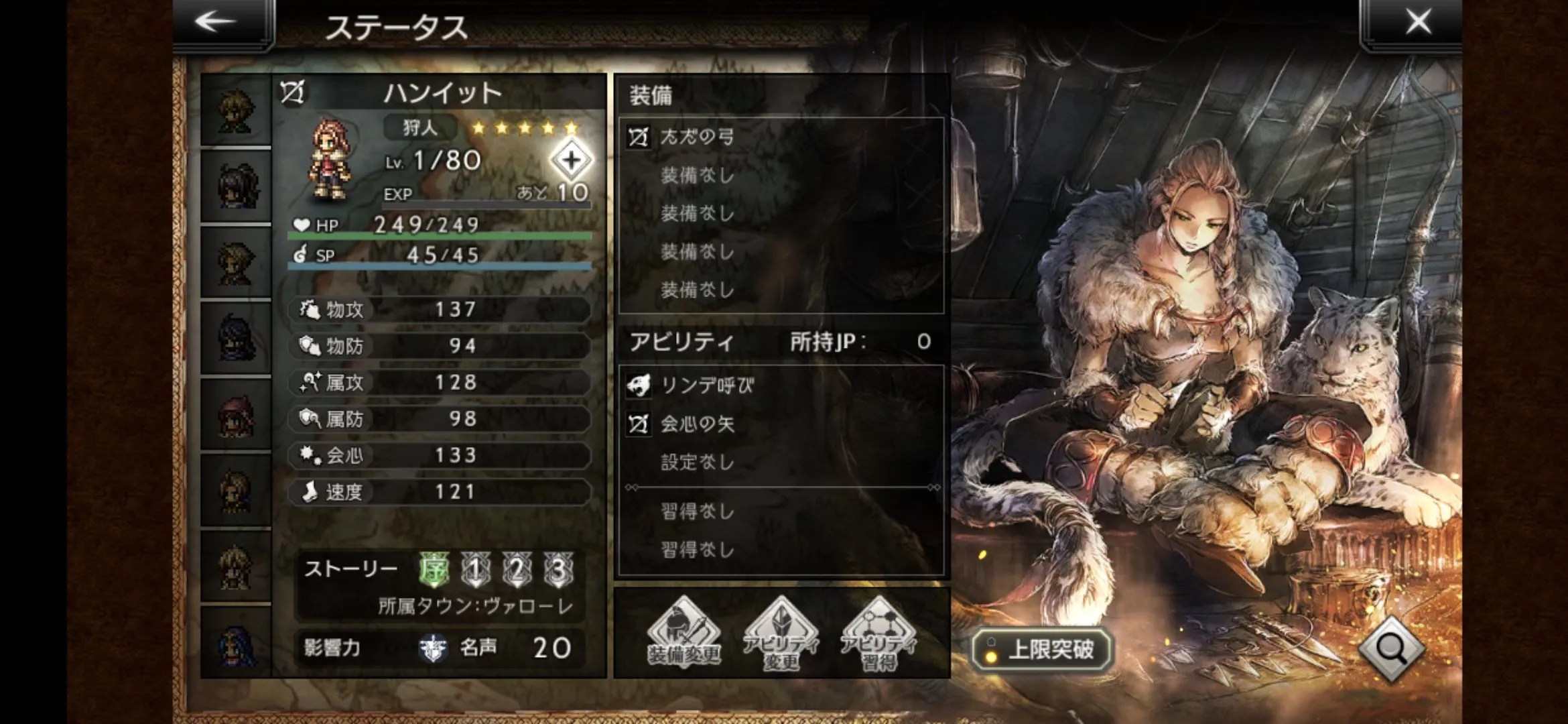Open the 序 prologue story chapter
This screenshot has height=724, width=1568.
(434, 570)
